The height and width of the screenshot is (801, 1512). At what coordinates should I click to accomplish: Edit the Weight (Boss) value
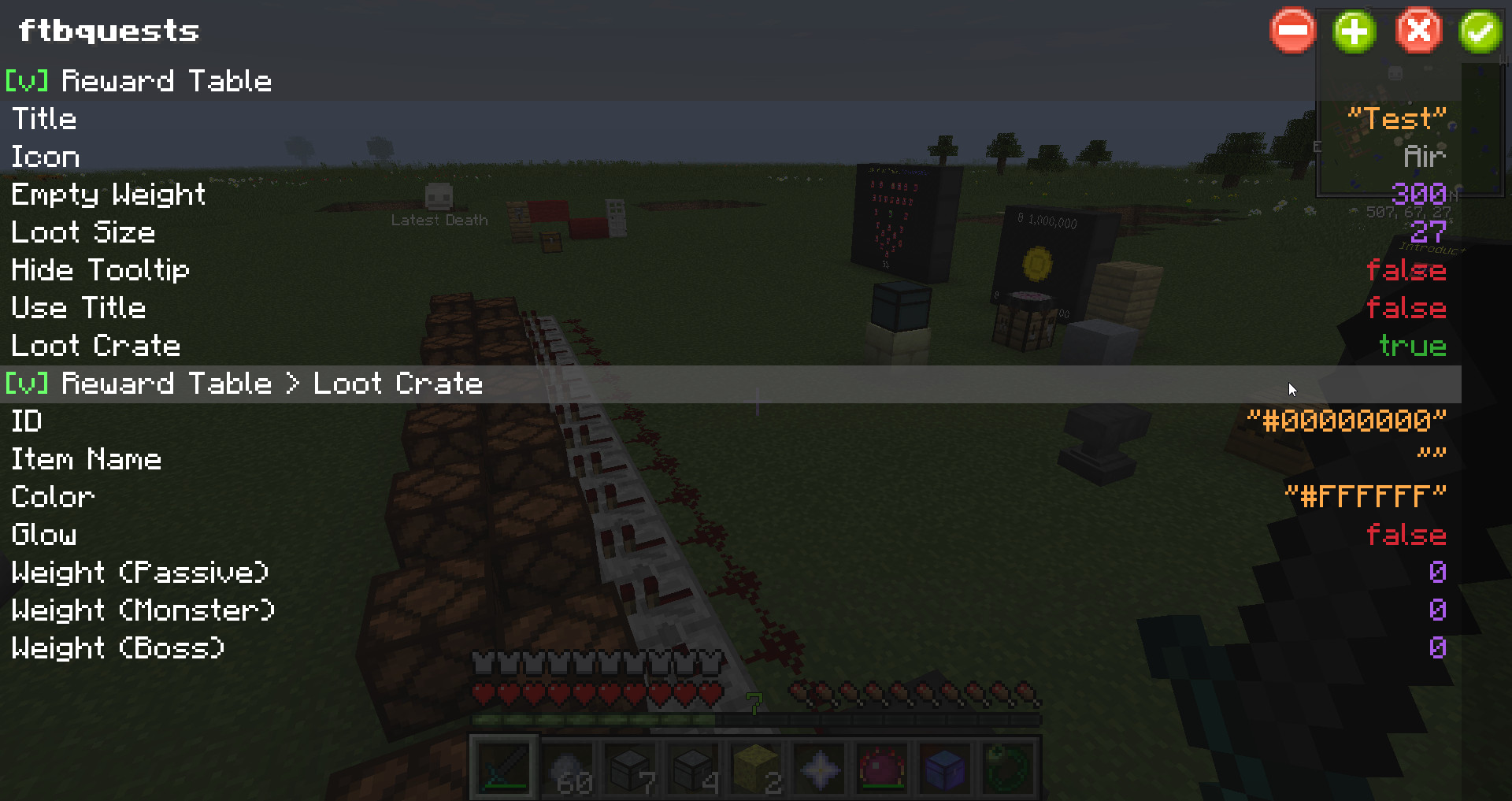(x=1437, y=648)
